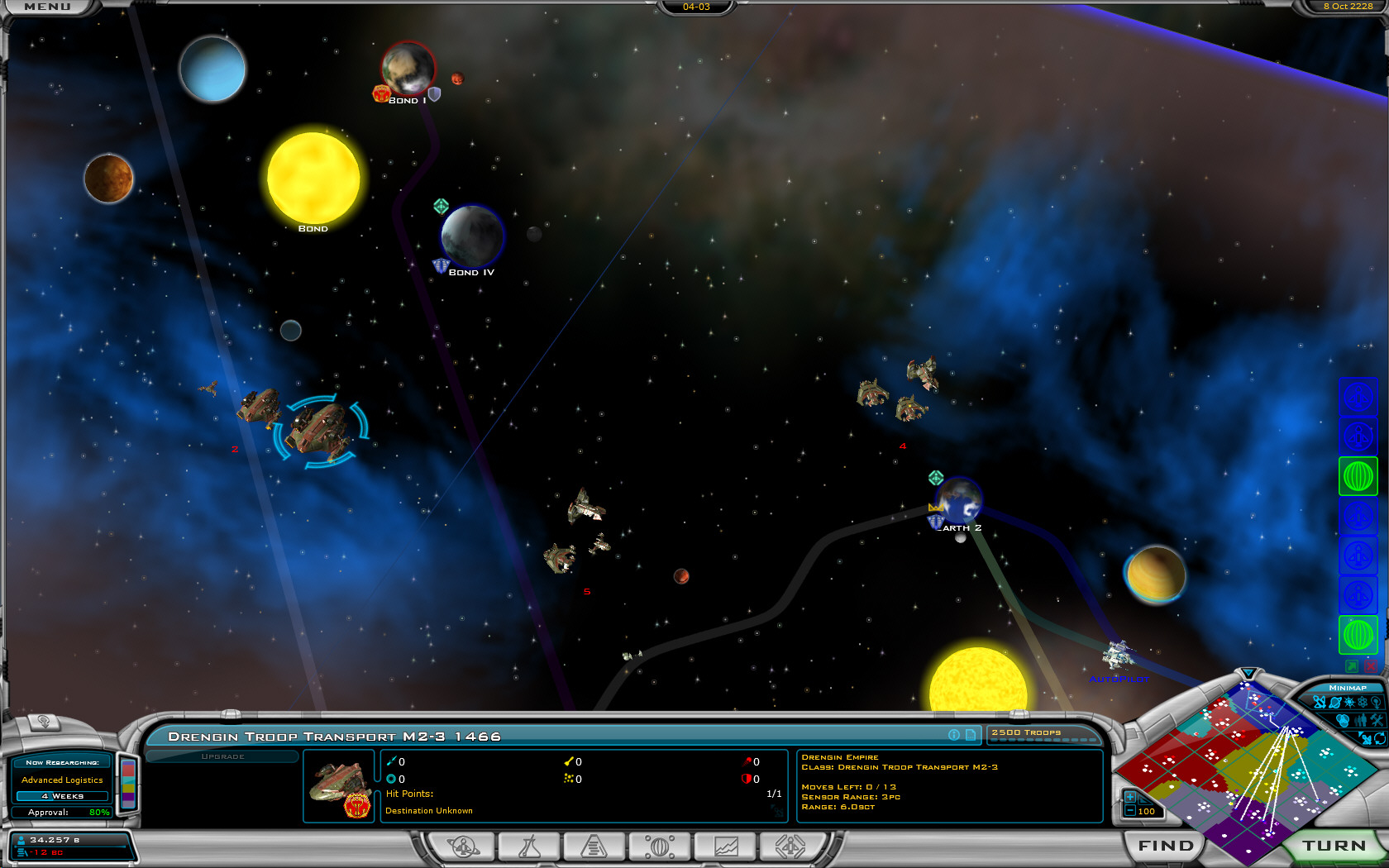Select the selected transport fleet marker
The image size is (1389, 868).
pyautogui.click(x=321, y=428)
